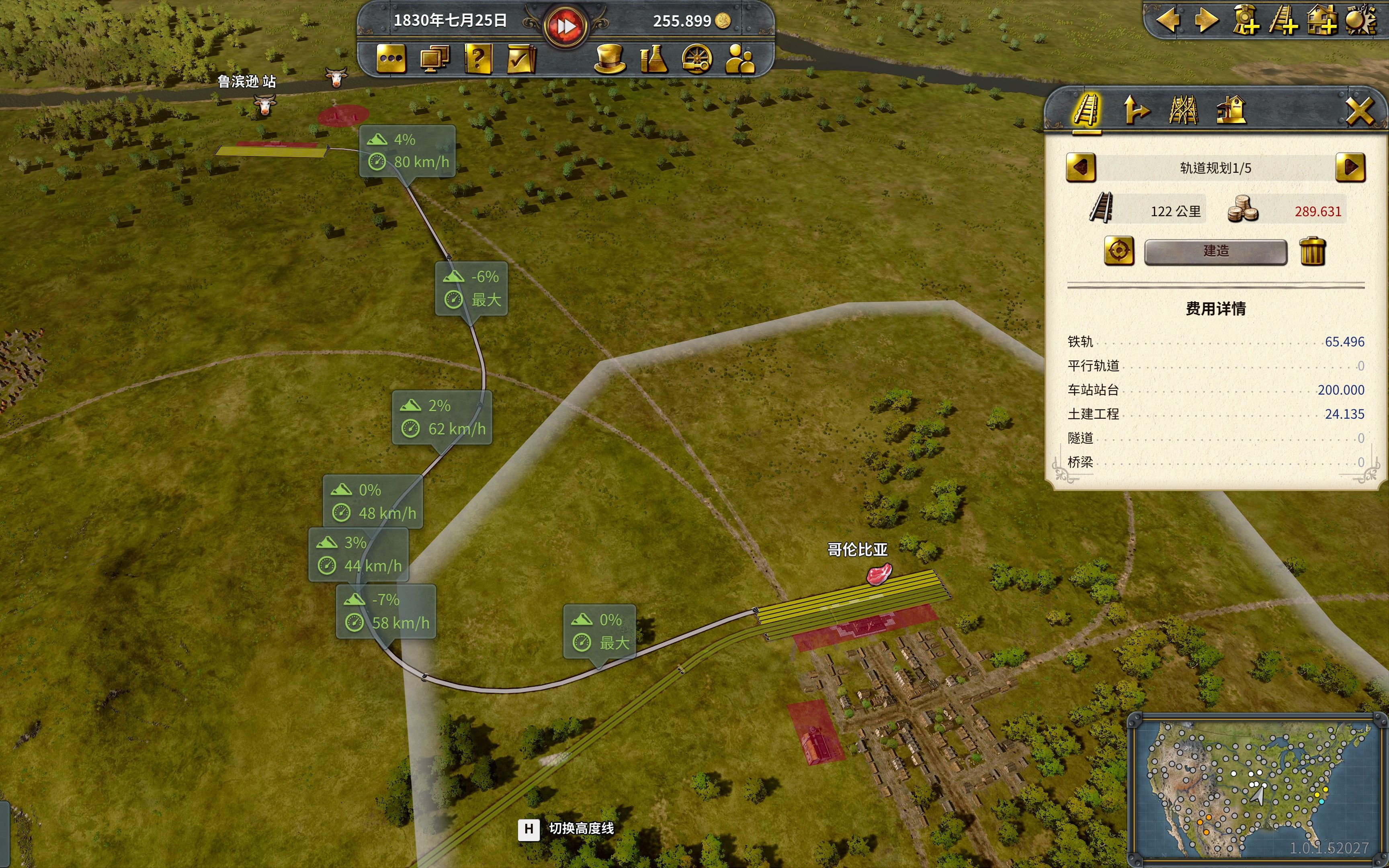Open the research flask icon
1389x868 pixels.
pyautogui.click(x=654, y=59)
